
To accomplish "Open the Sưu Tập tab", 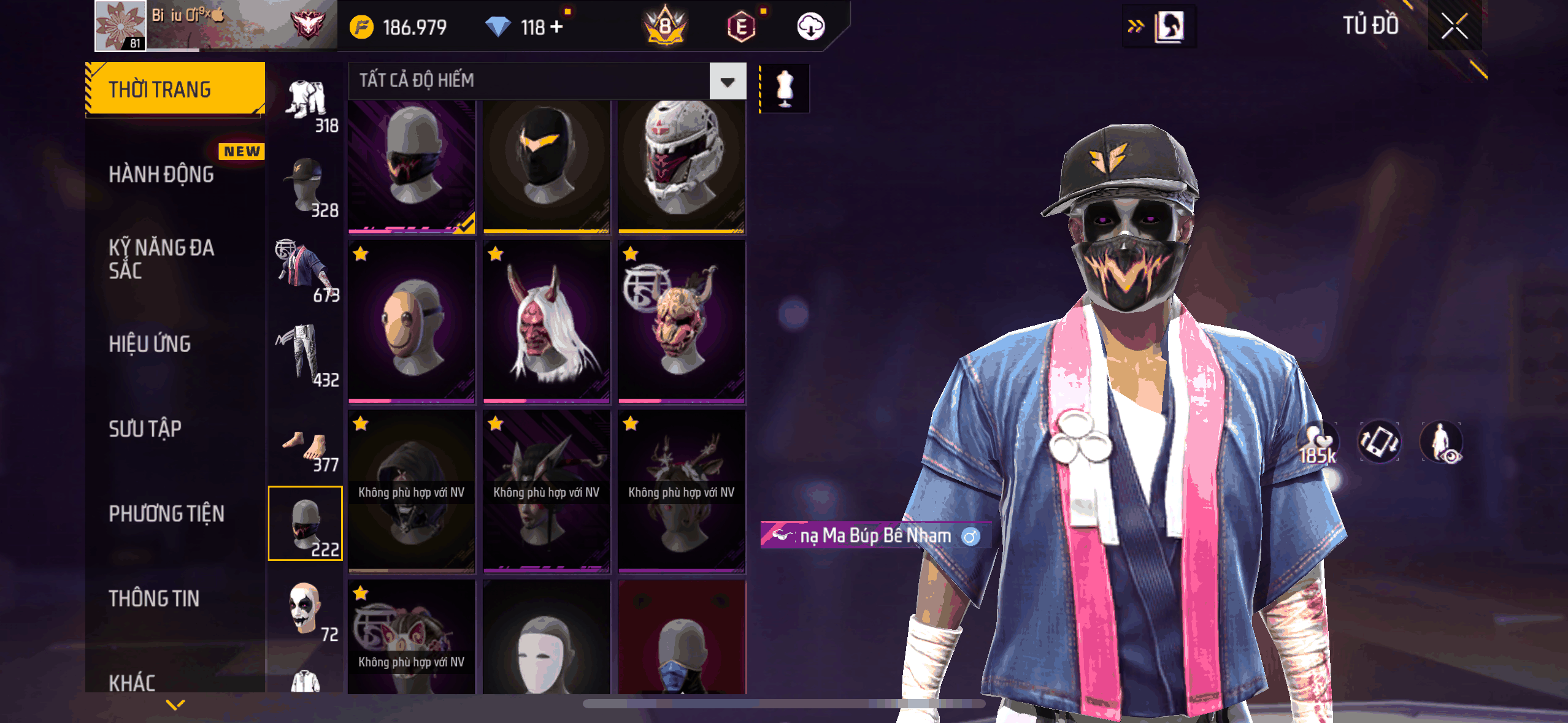I will click(145, 429).
